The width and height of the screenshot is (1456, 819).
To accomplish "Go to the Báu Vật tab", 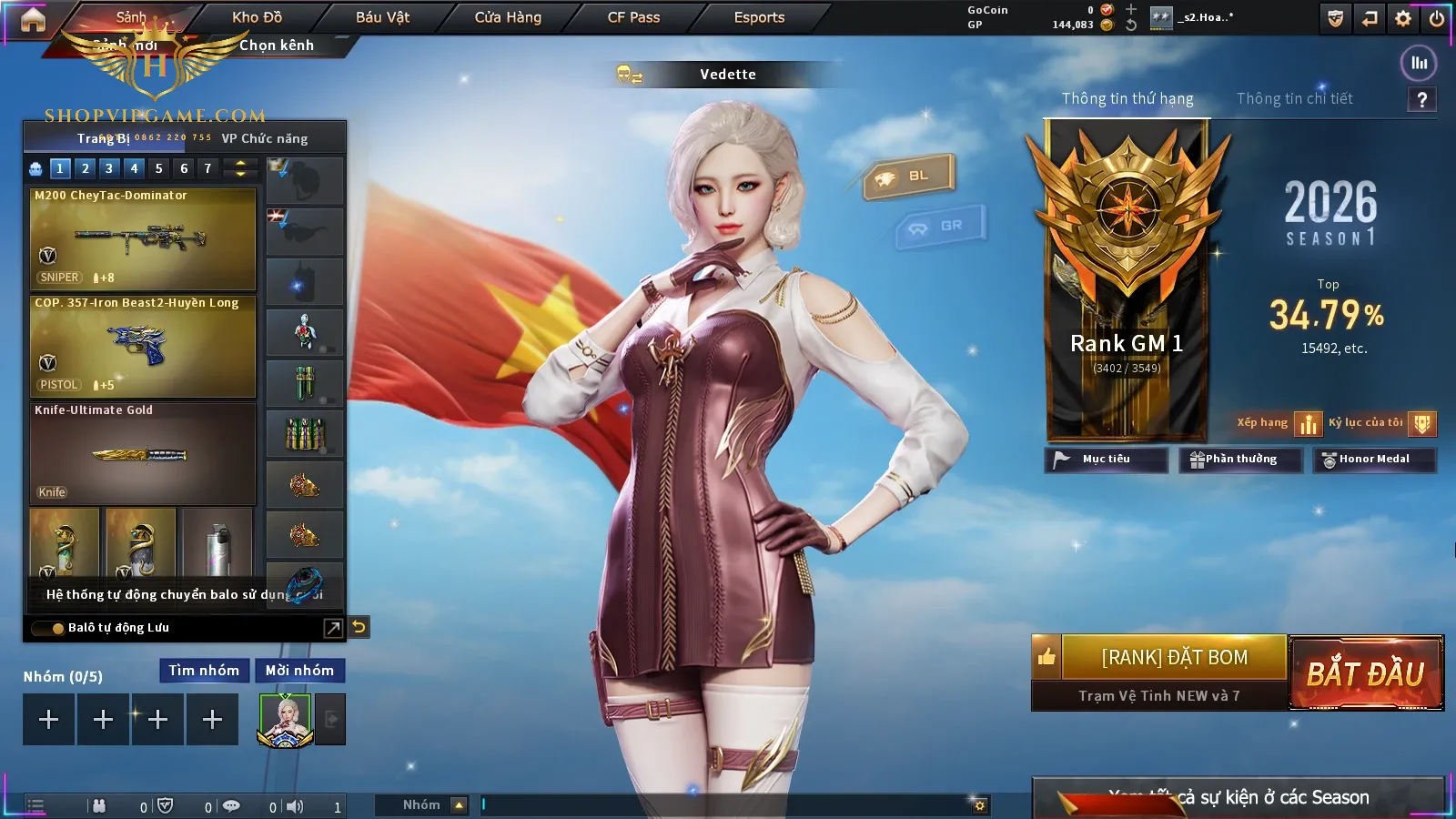I will point(382,17).
